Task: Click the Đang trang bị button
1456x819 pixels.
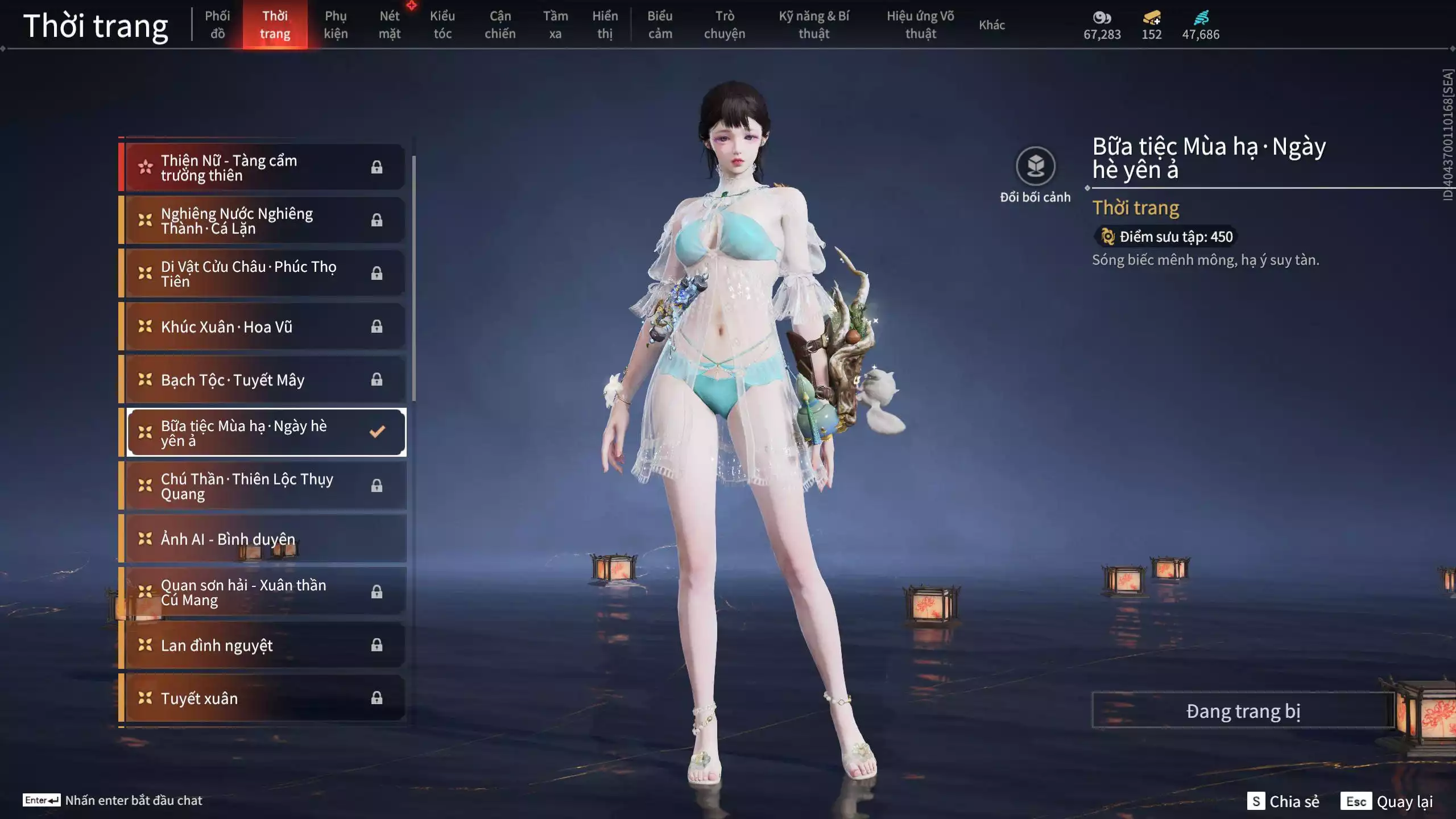Action: pos(1243,710)
